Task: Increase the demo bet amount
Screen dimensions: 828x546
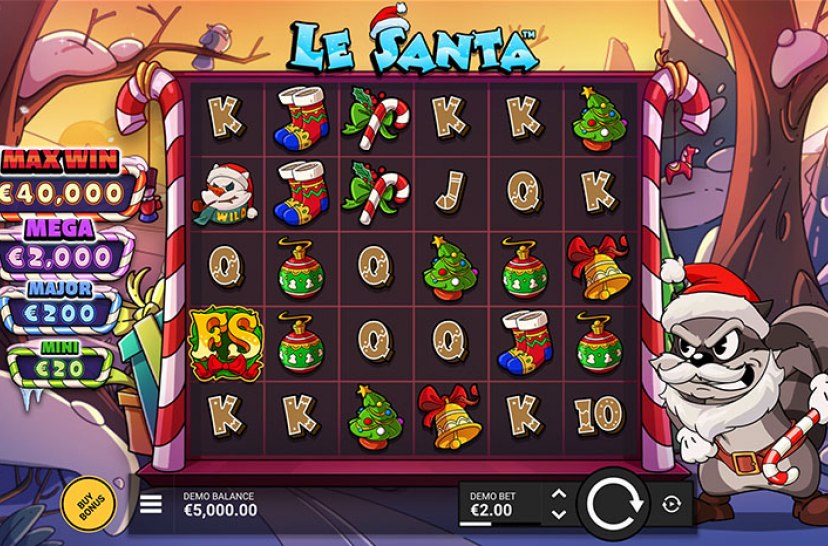Action: pos(559,494)
